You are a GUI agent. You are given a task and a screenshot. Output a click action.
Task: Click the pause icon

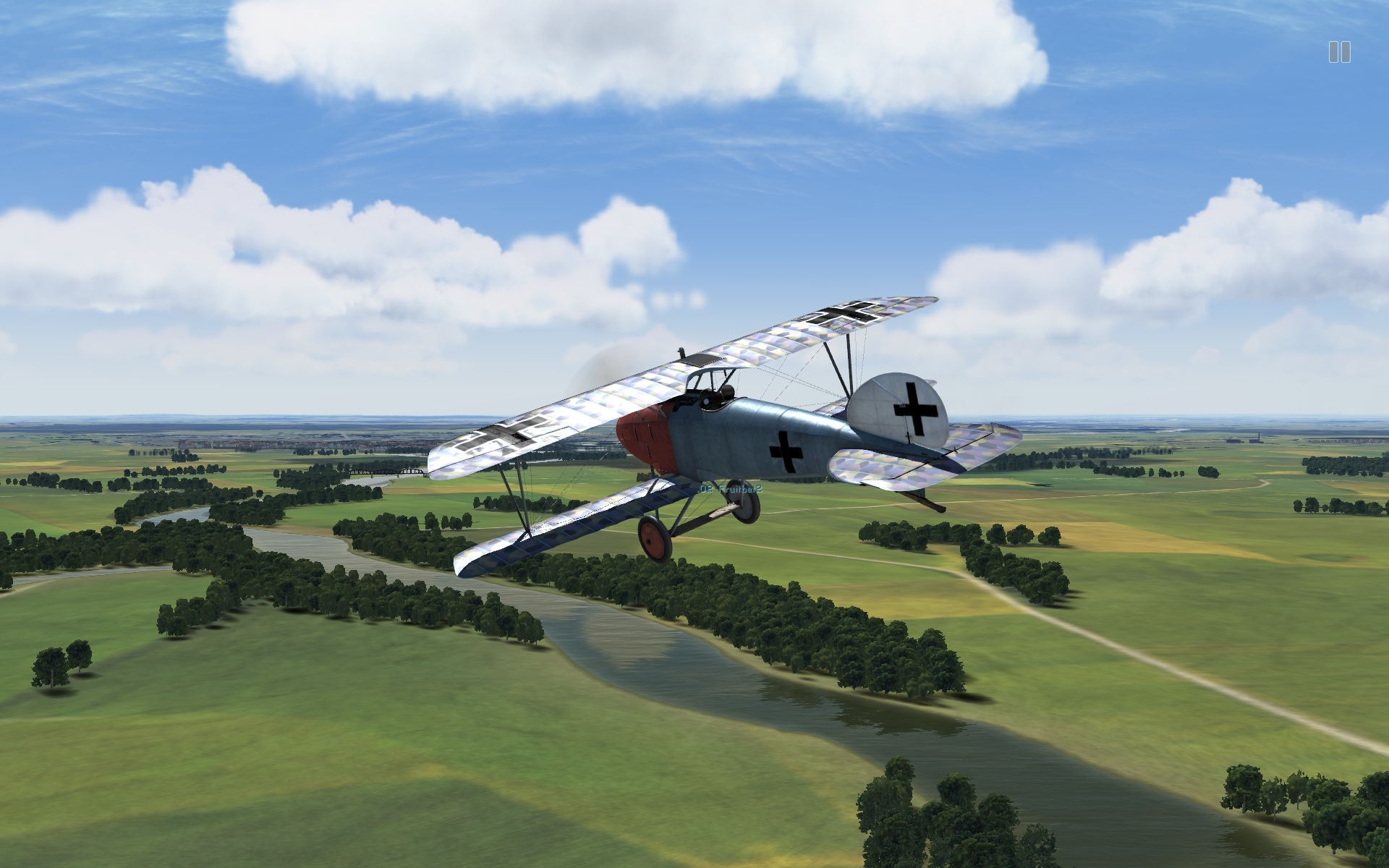click(x=1338, y=52)
